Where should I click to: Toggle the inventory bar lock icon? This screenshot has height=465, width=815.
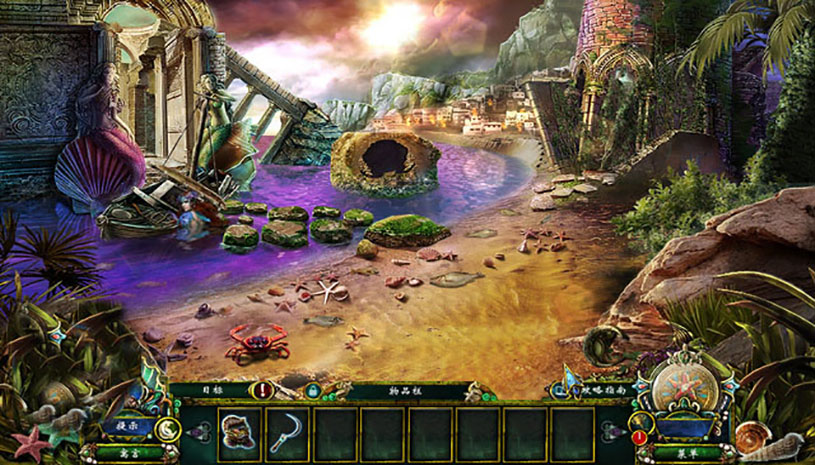312,391
